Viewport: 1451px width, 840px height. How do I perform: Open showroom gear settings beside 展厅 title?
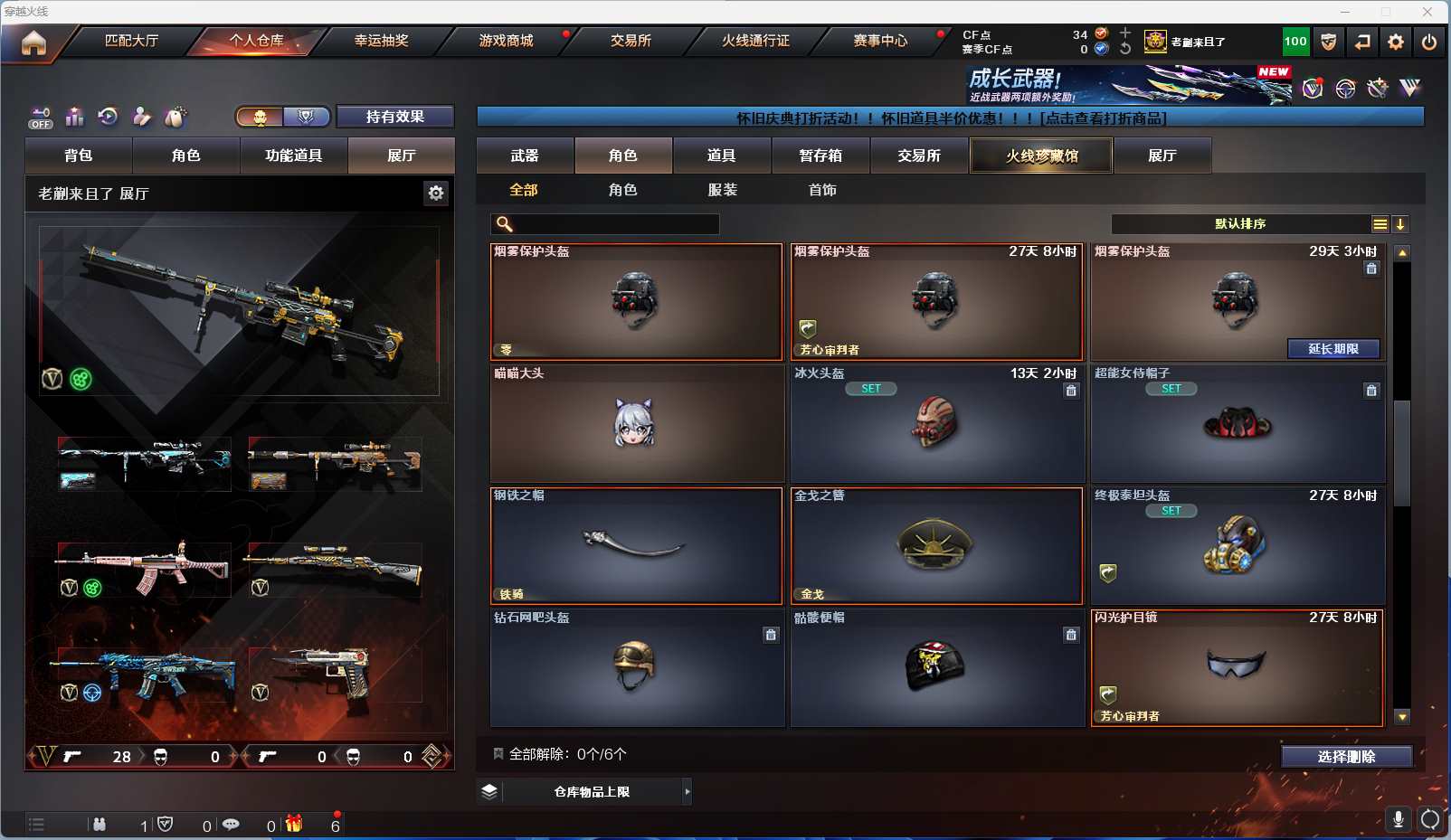click(436, 193)
